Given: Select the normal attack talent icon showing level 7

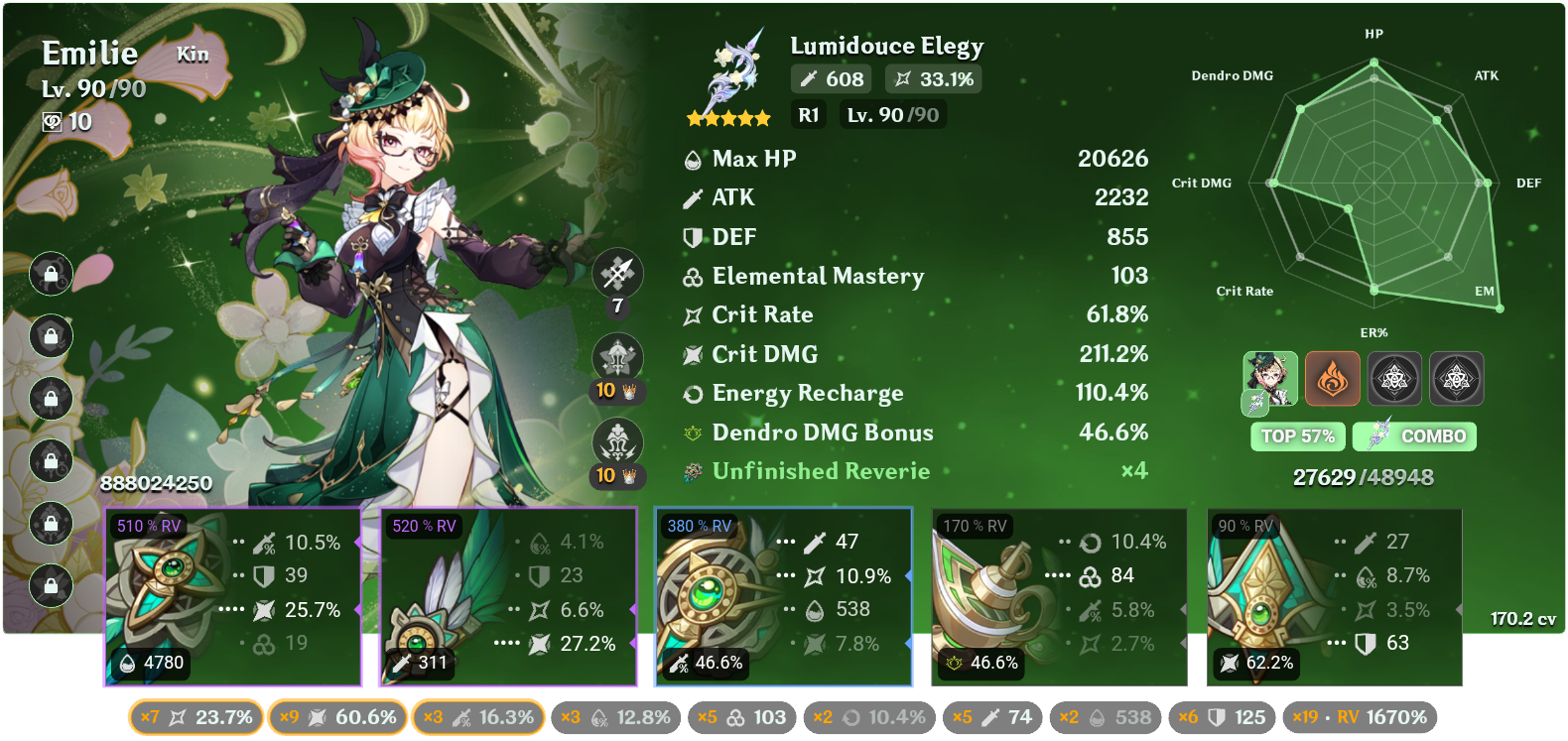Looking at the screenshot, I should 617,275.
